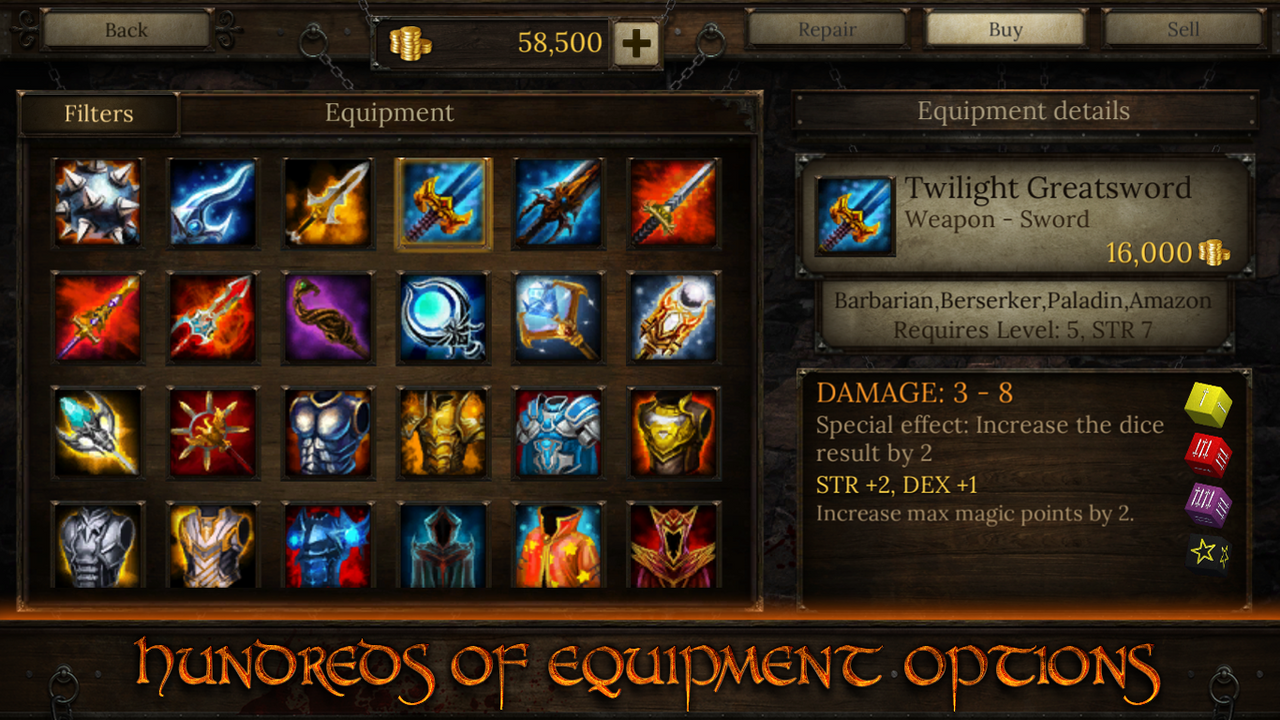Click the Back button

click(x=125, y=29)
